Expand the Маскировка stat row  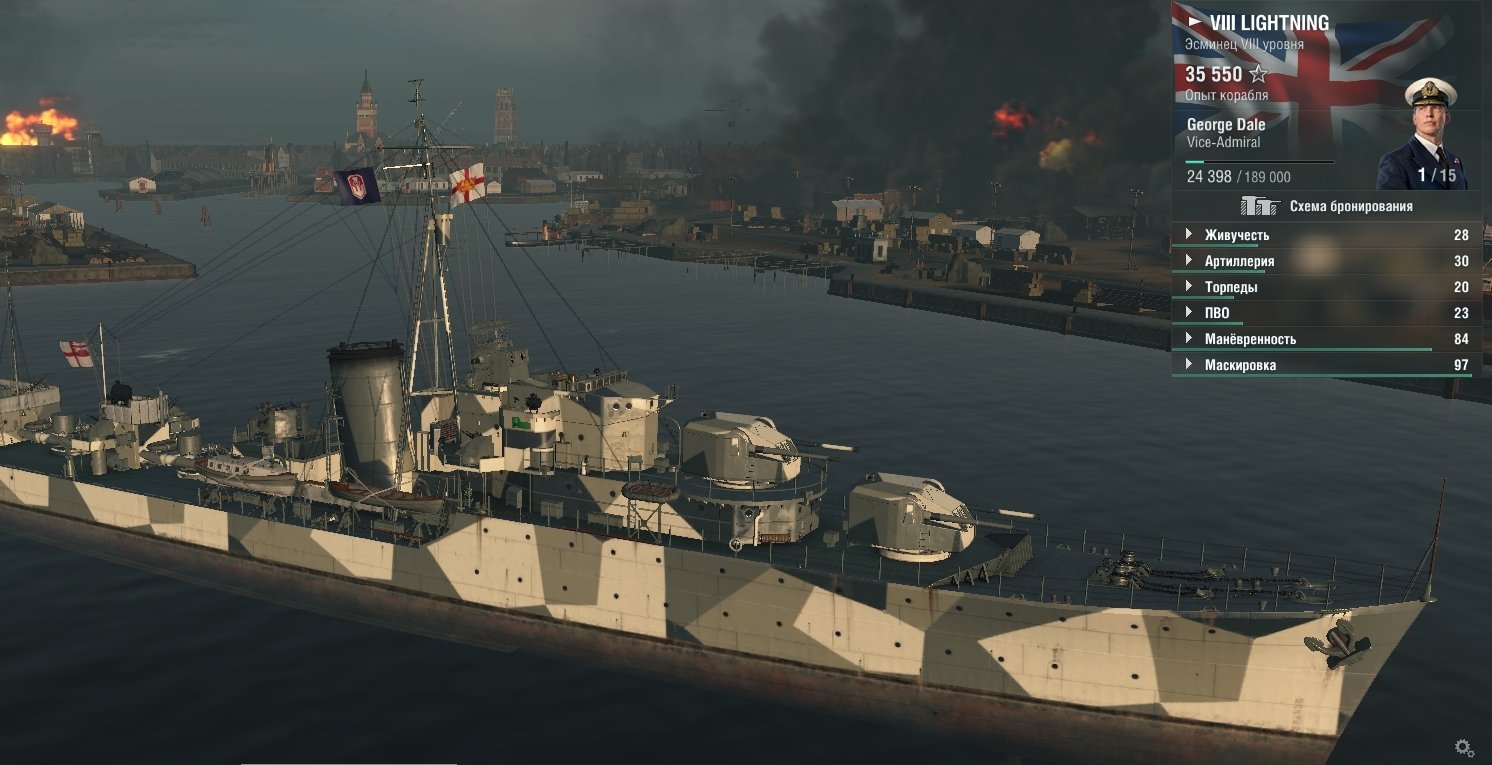coord(1240,365)
